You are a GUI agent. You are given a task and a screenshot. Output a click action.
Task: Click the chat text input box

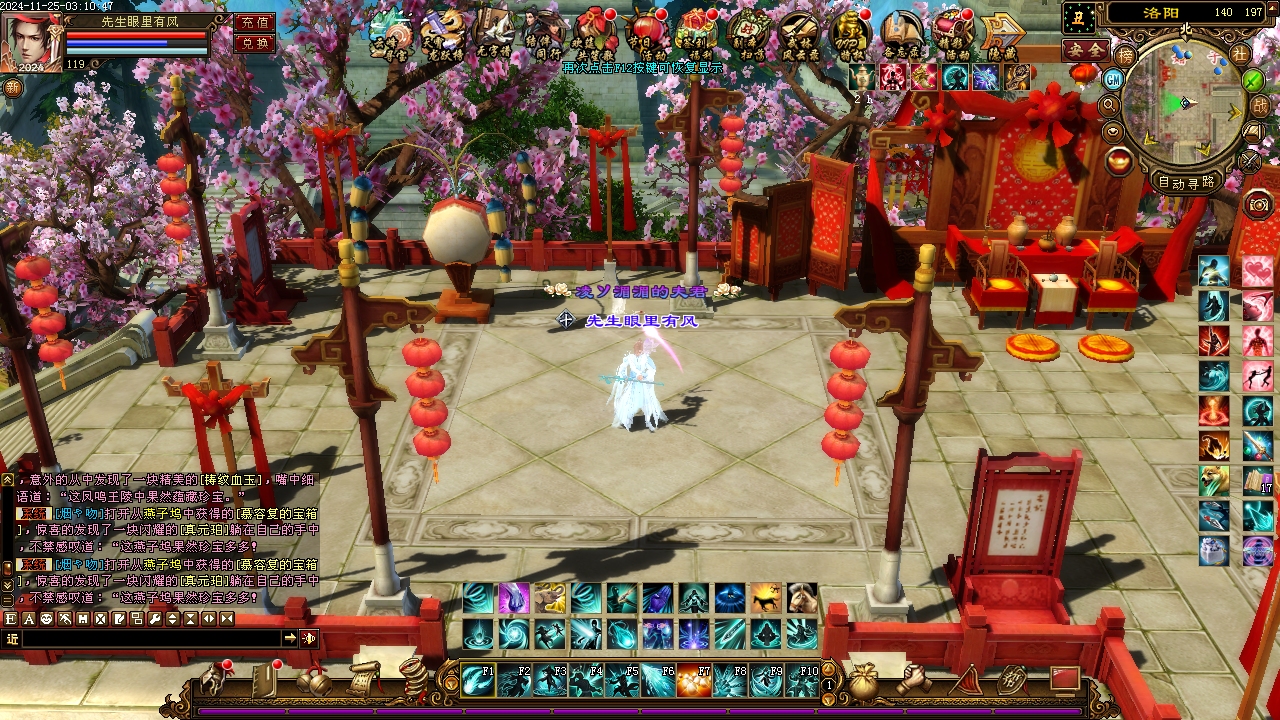pos(150,638)
